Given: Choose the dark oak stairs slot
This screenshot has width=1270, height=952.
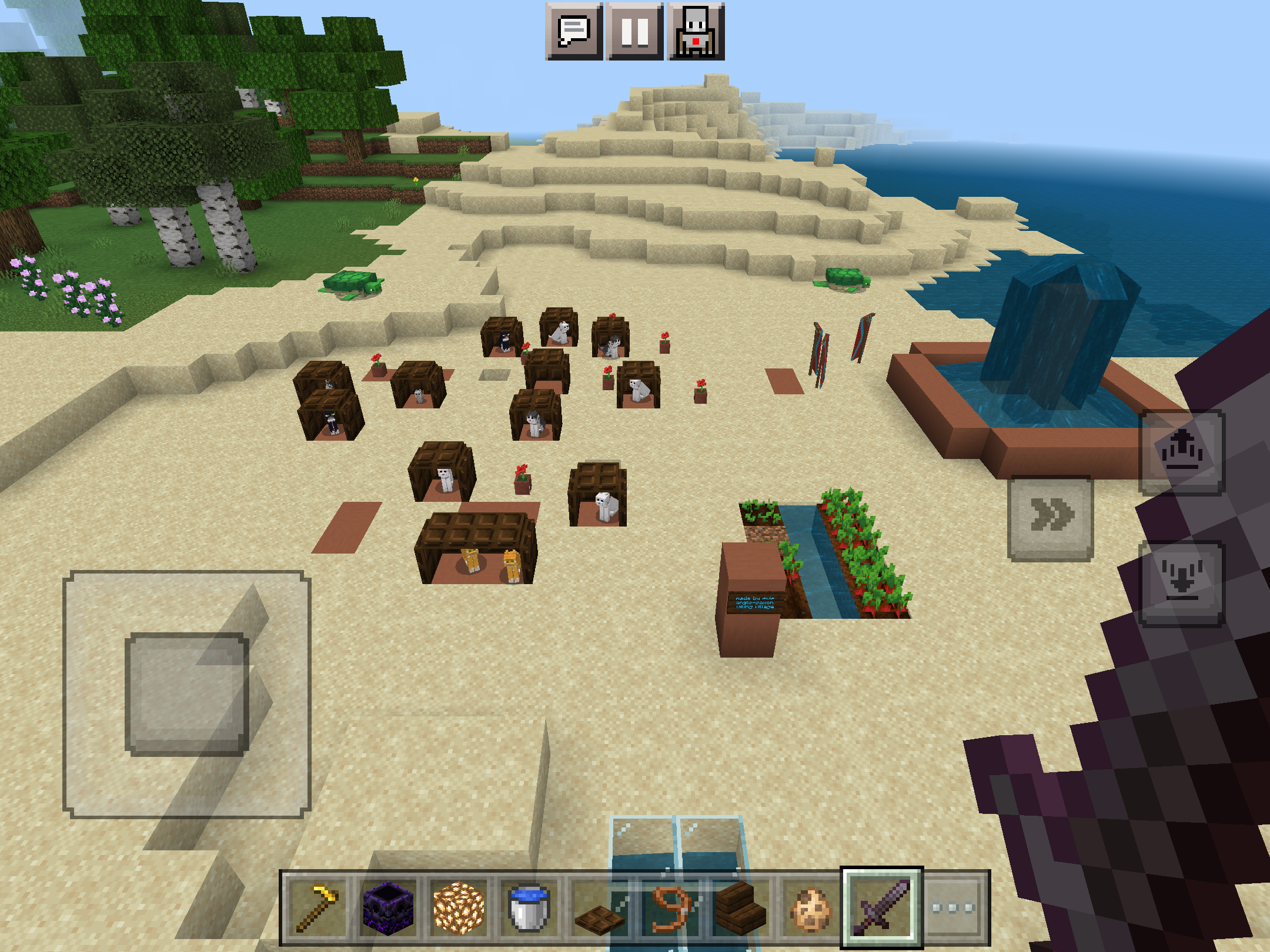Looking at the screenshot, I should pyautogui.click(x=740, y=908).
